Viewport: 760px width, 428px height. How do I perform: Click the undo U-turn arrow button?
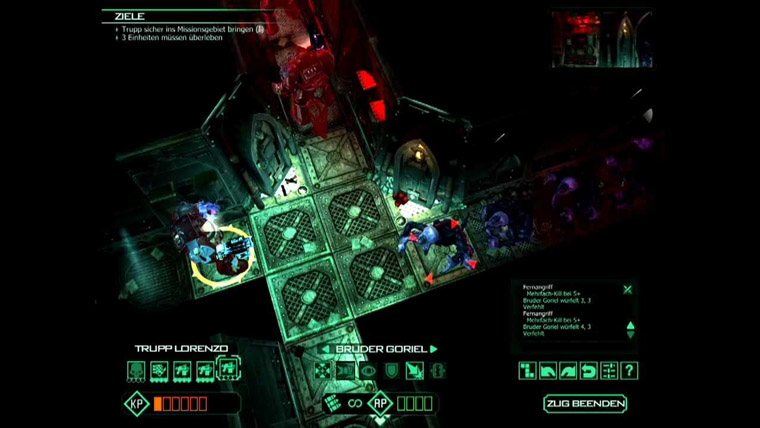click(x=588, y=371)
